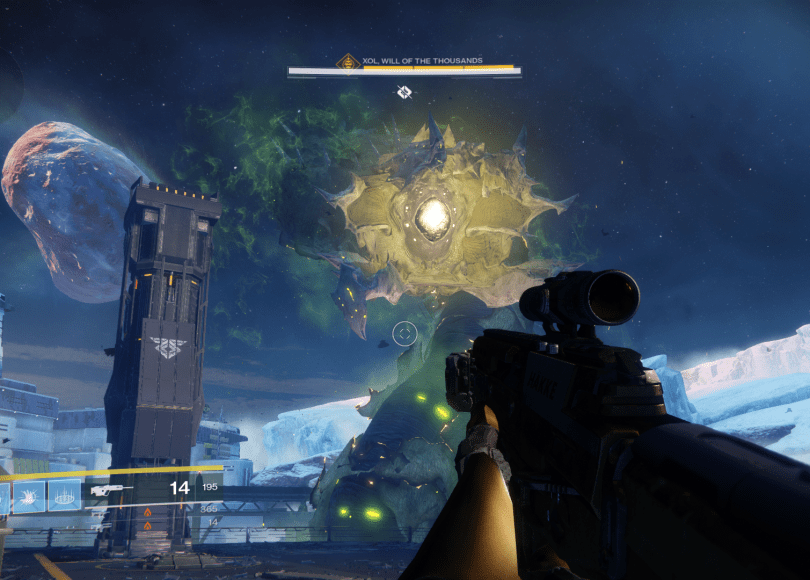This screenshot has width=810, height=580.
Task: Select the objective marker under boss bar
Action: click(404, 92)
